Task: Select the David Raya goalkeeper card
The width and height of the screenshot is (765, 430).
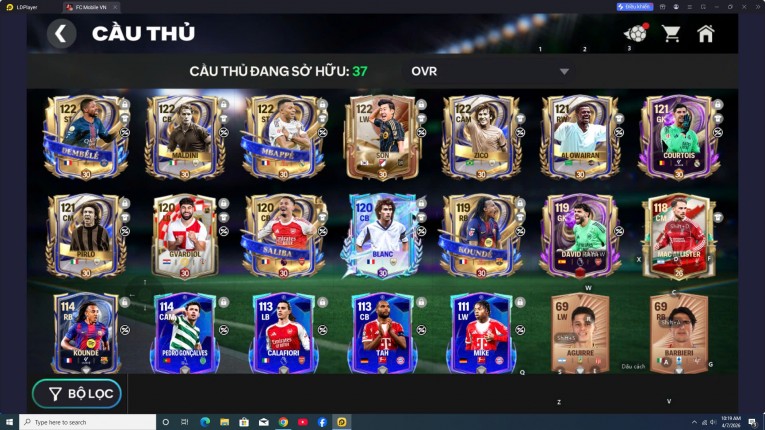Action: point(580,235)
